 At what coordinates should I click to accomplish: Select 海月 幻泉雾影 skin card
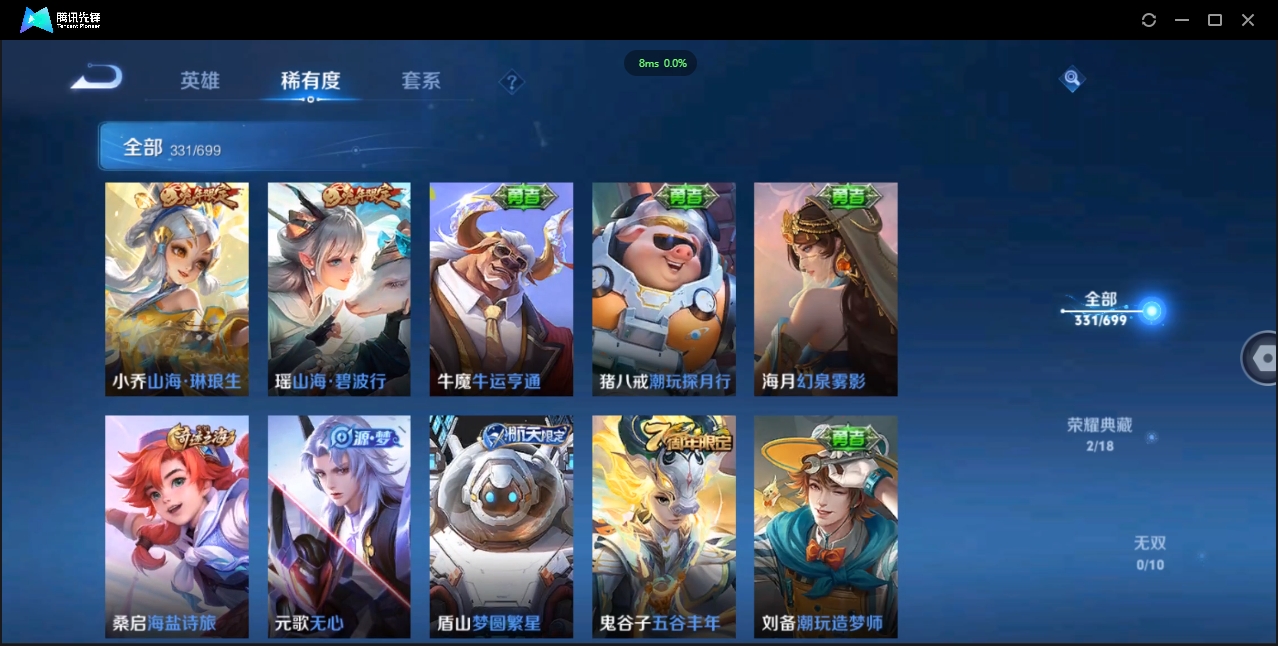click(x=826, y=289)
